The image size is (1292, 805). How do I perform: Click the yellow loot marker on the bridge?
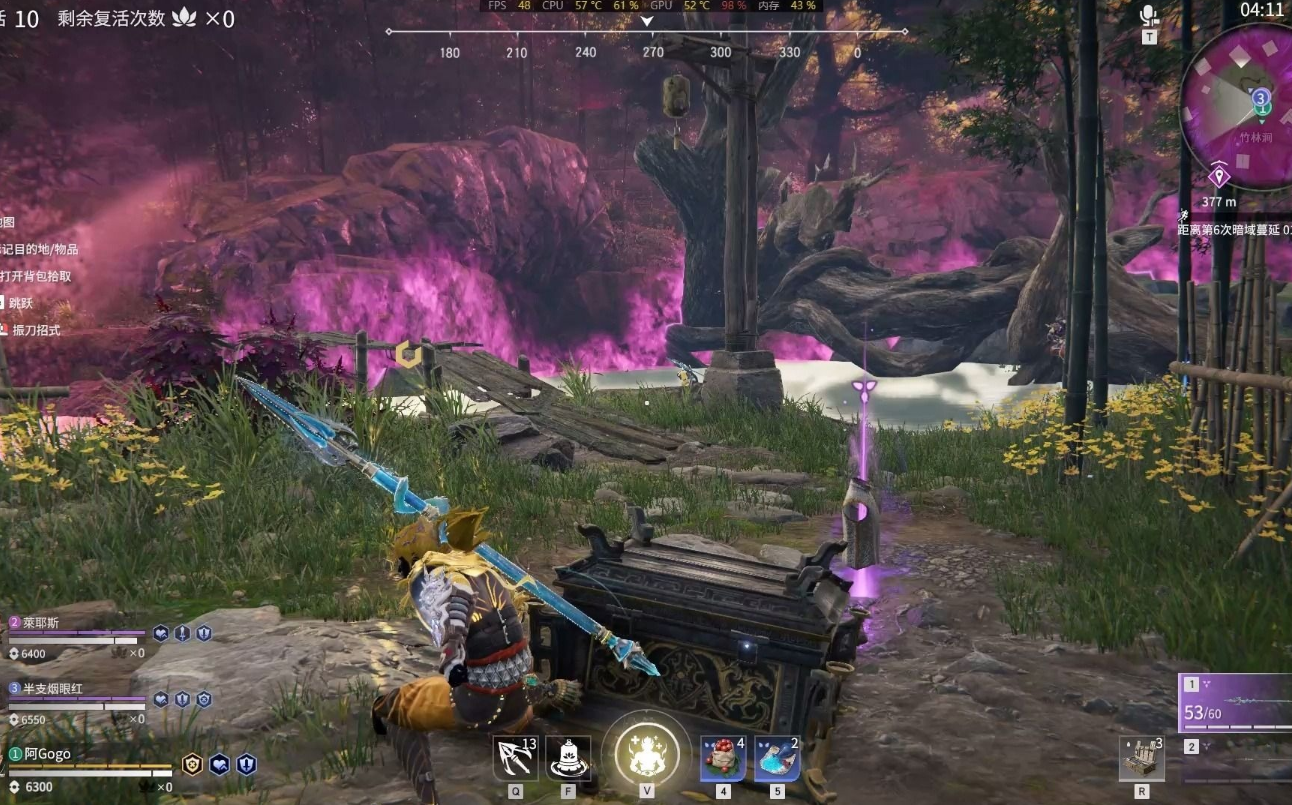click(407, 353)
